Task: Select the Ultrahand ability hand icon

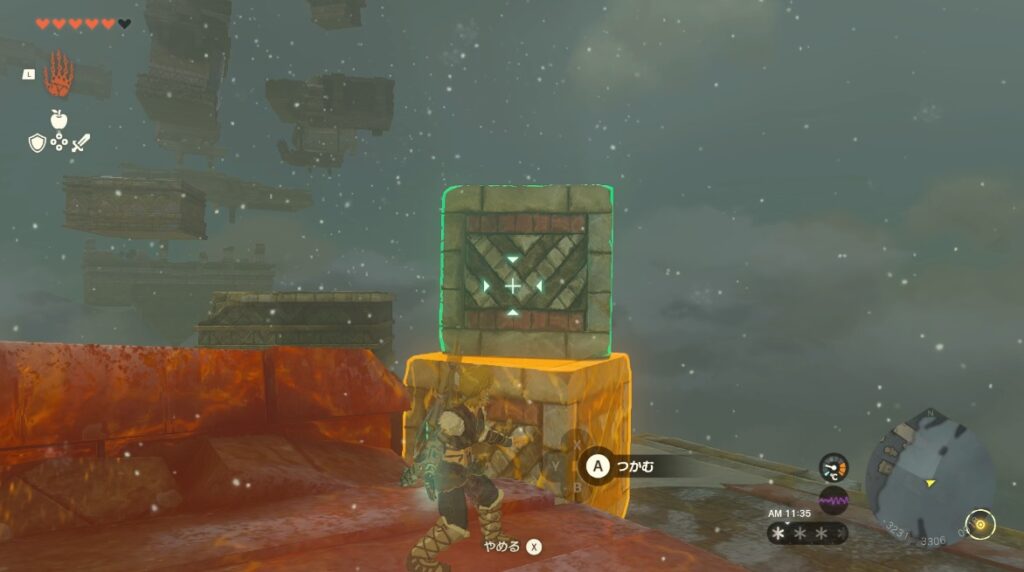Action: click(x=59, y=73)
